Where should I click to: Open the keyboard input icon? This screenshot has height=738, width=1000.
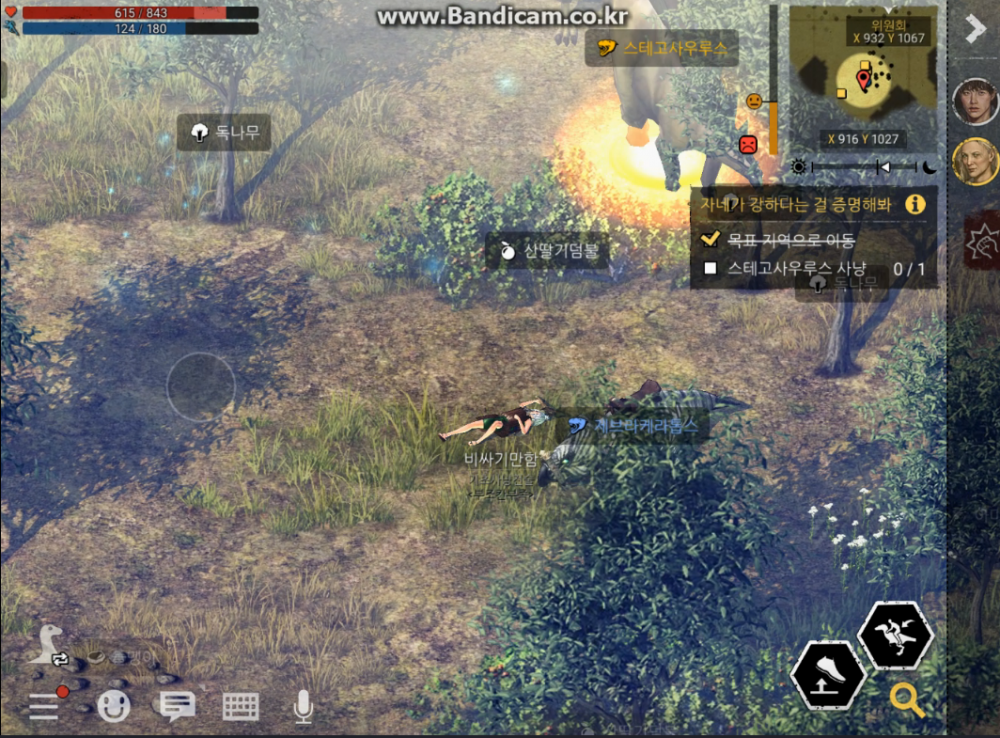(241, 706)
